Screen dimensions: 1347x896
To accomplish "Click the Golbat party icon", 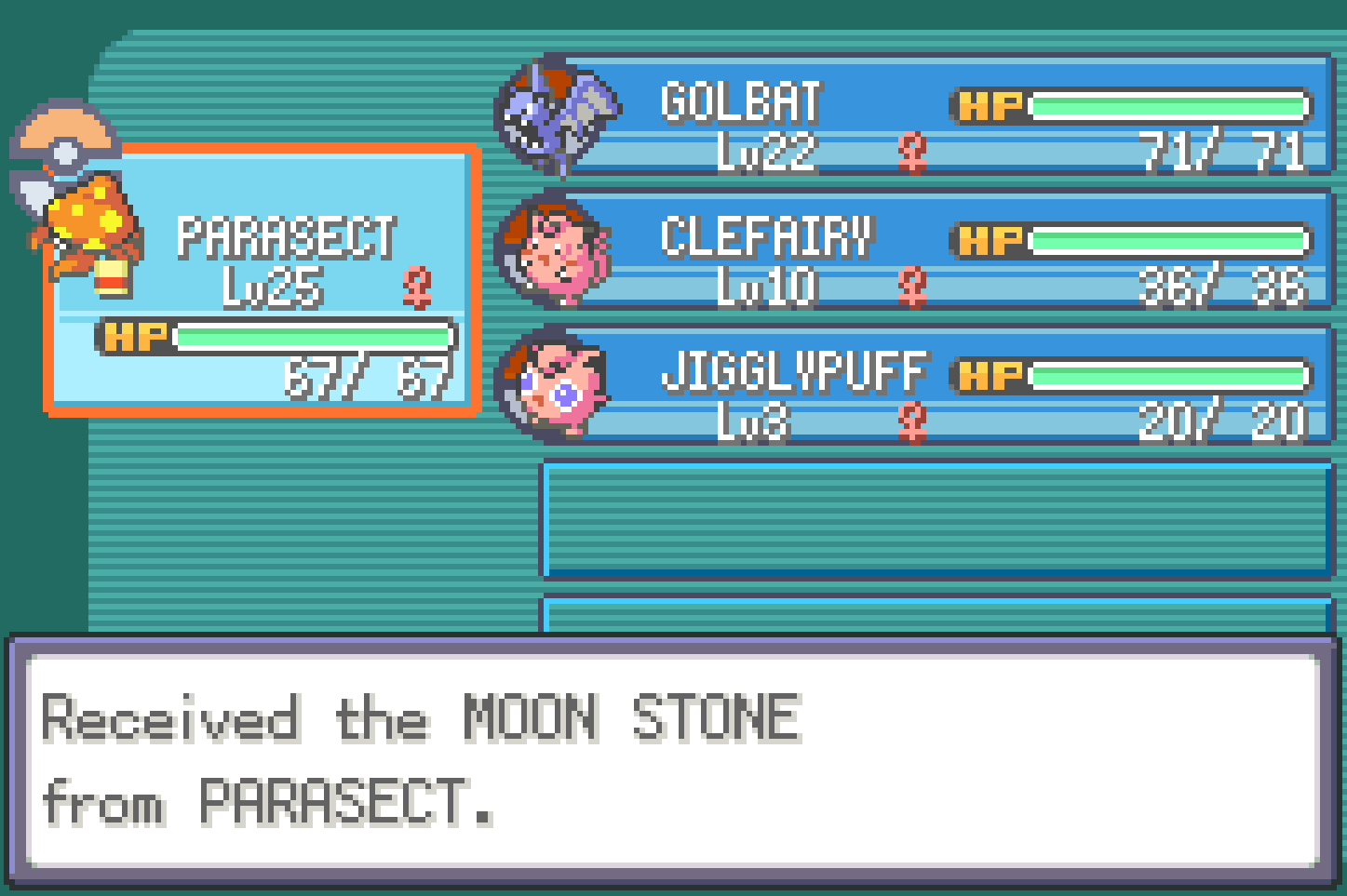I will 556,112.
